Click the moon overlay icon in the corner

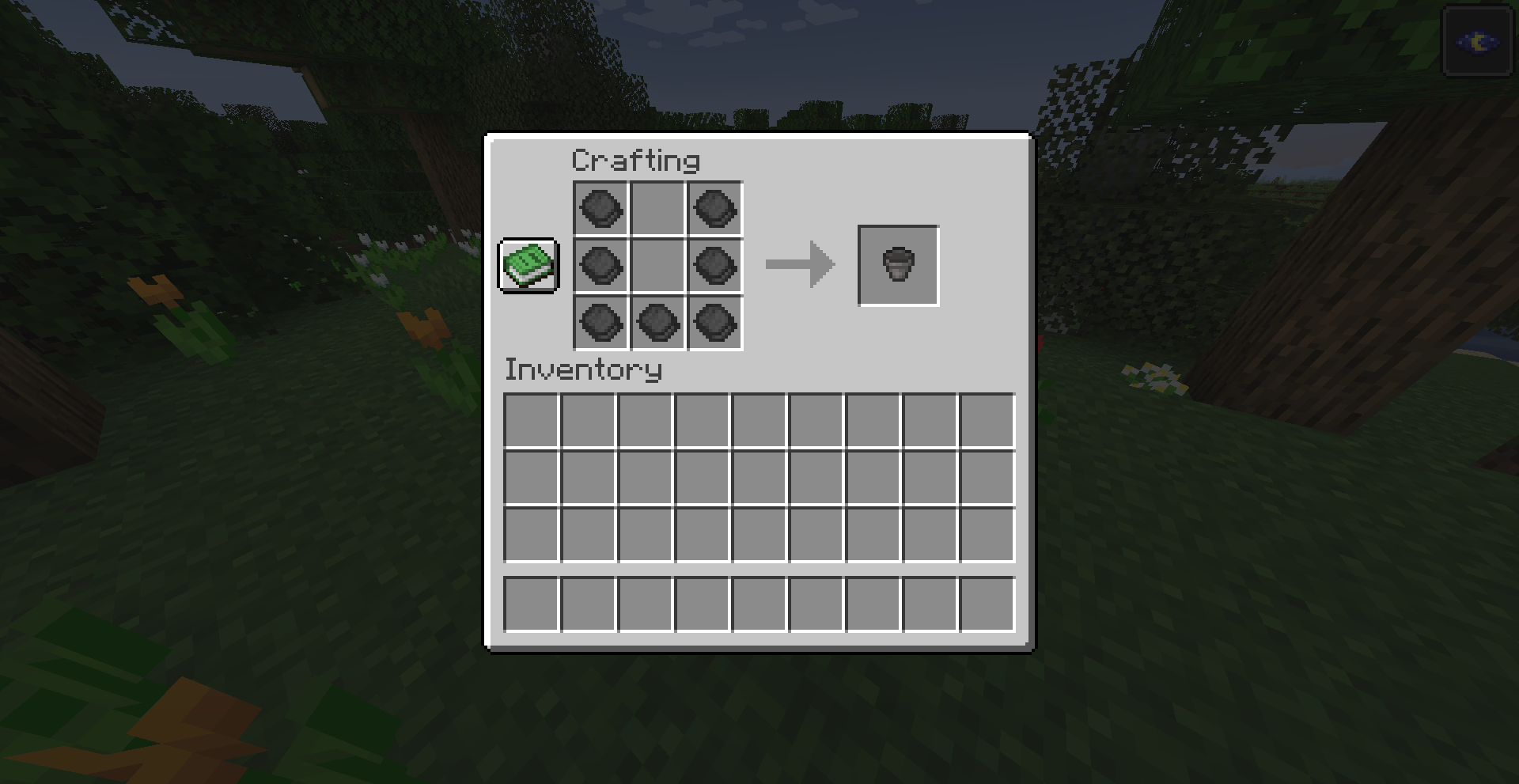tap(1478, 42)
